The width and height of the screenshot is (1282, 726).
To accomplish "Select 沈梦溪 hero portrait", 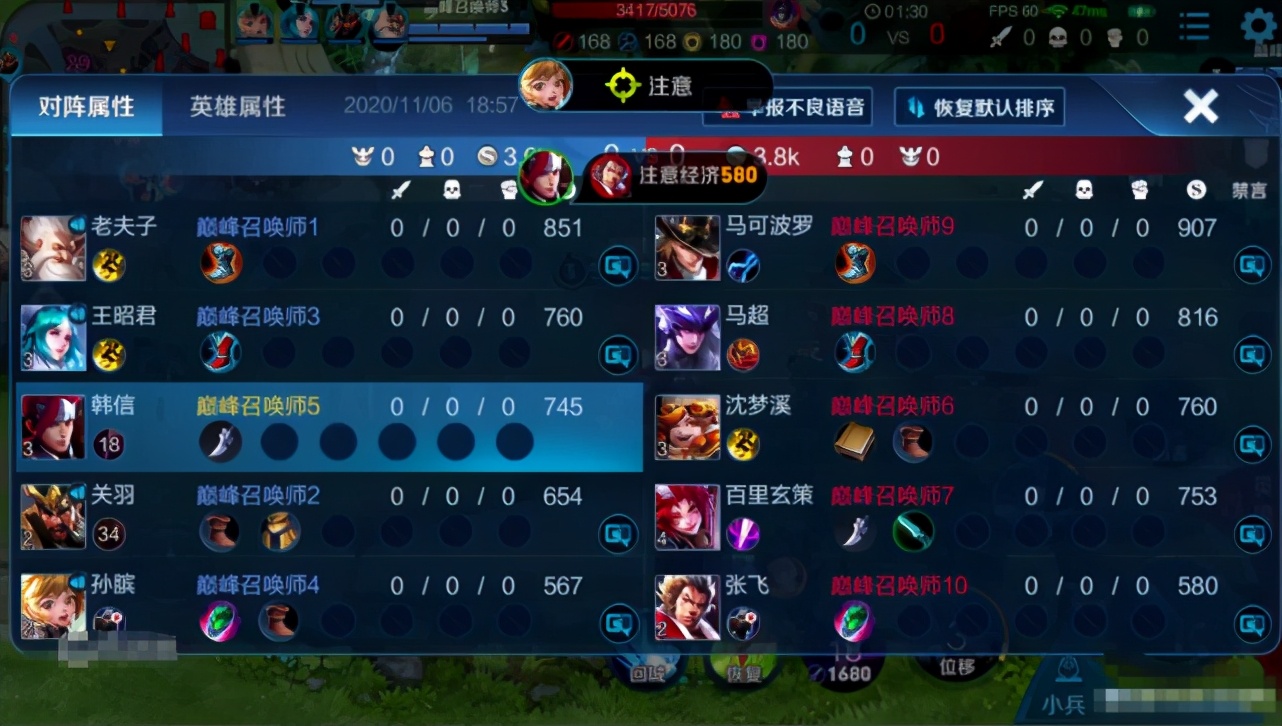I will click(x=687, y=427).
